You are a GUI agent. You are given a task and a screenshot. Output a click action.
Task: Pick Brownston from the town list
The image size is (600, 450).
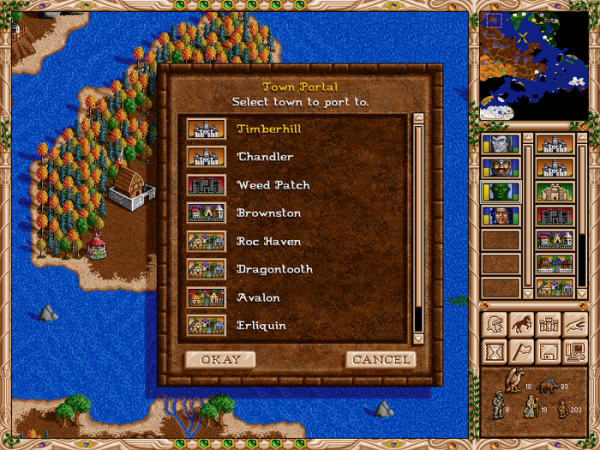(x=268, y=213)
